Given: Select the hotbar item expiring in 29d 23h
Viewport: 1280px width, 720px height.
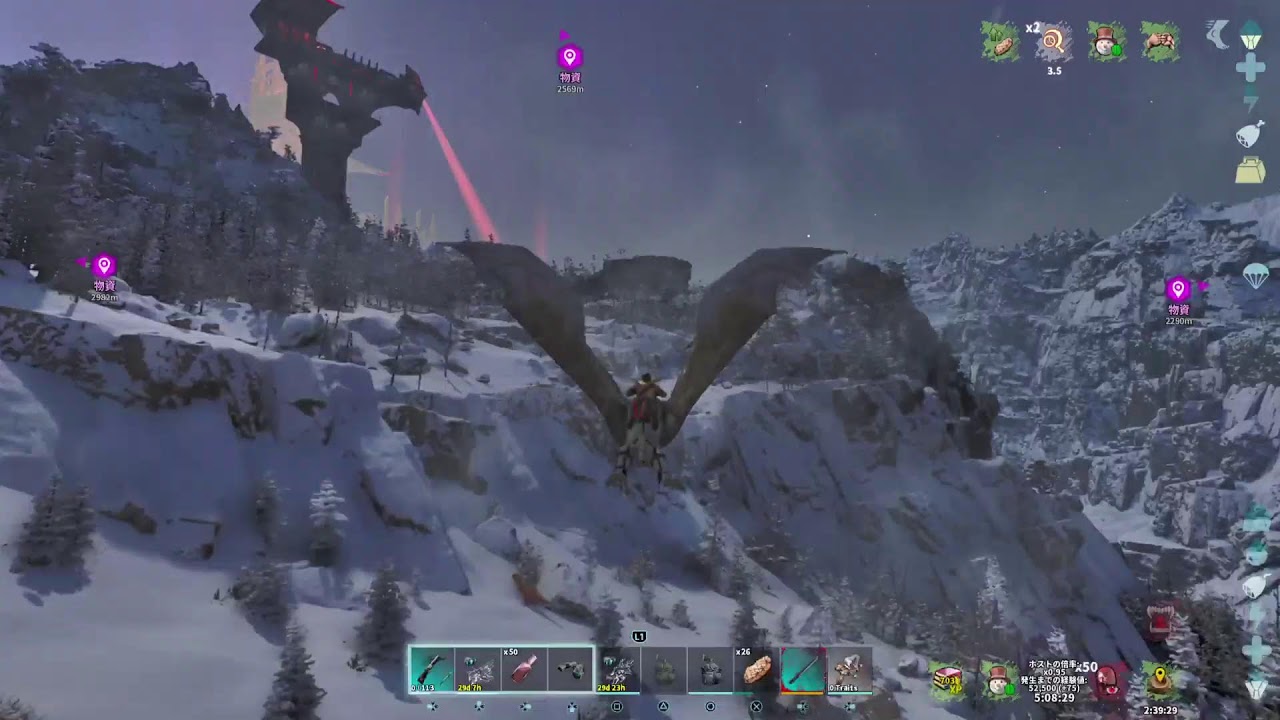Looking at the screenshot, I should click(618, 669).
